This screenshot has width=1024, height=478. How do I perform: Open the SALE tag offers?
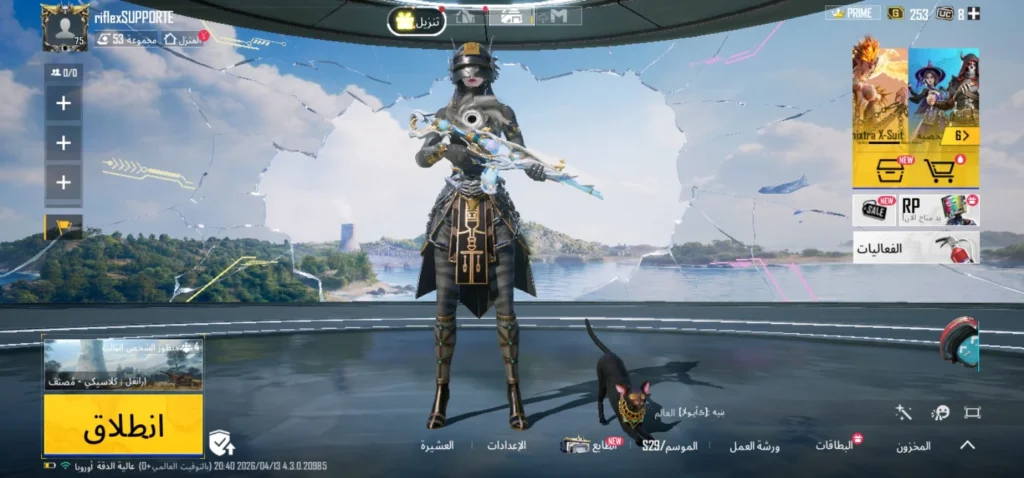875,209
